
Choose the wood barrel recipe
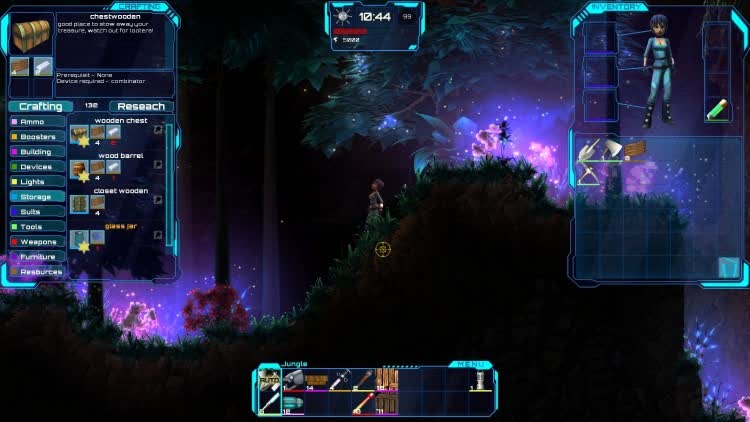[79, 168]
